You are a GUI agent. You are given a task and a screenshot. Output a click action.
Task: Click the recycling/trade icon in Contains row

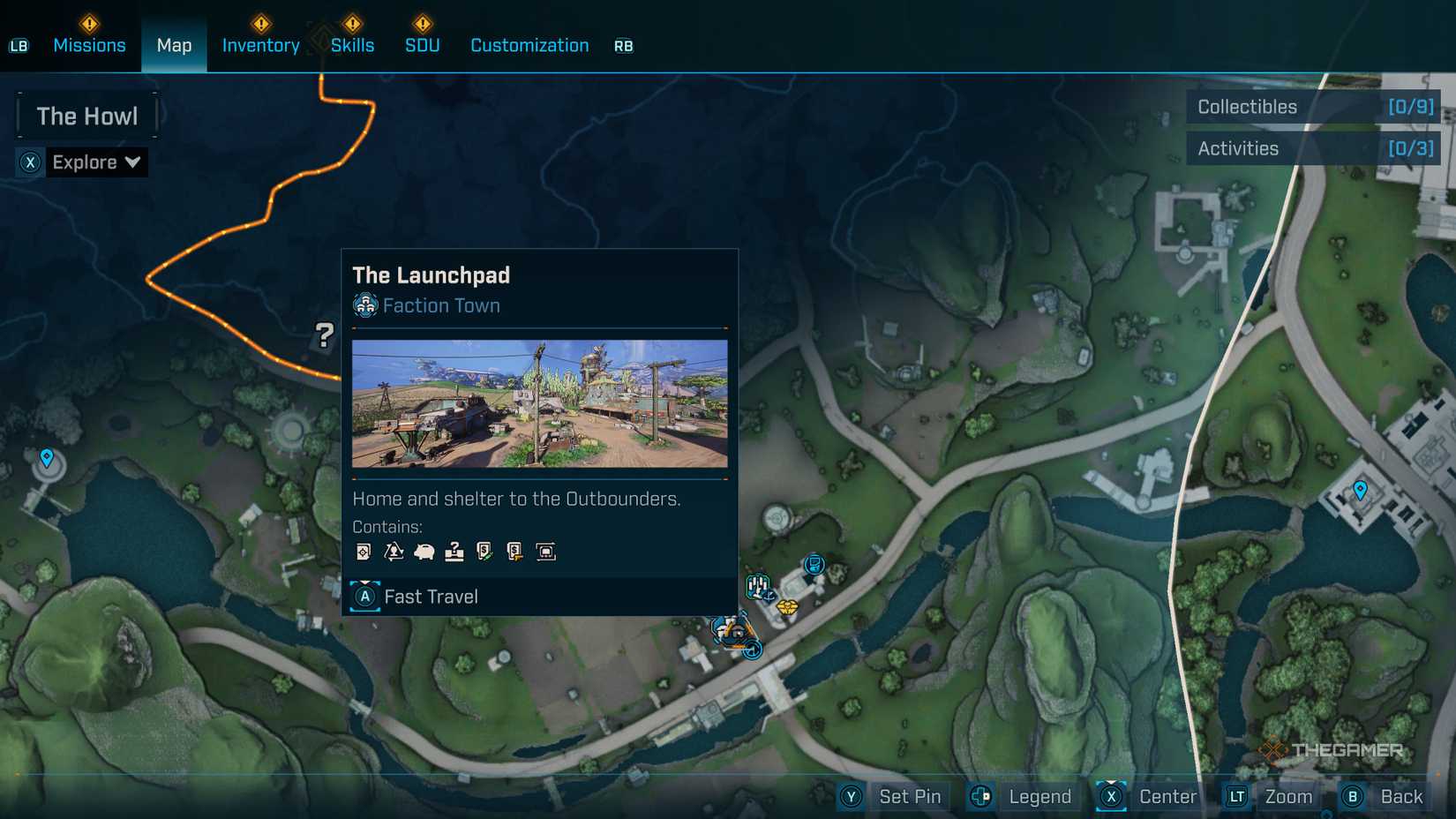tap(395, 551)
